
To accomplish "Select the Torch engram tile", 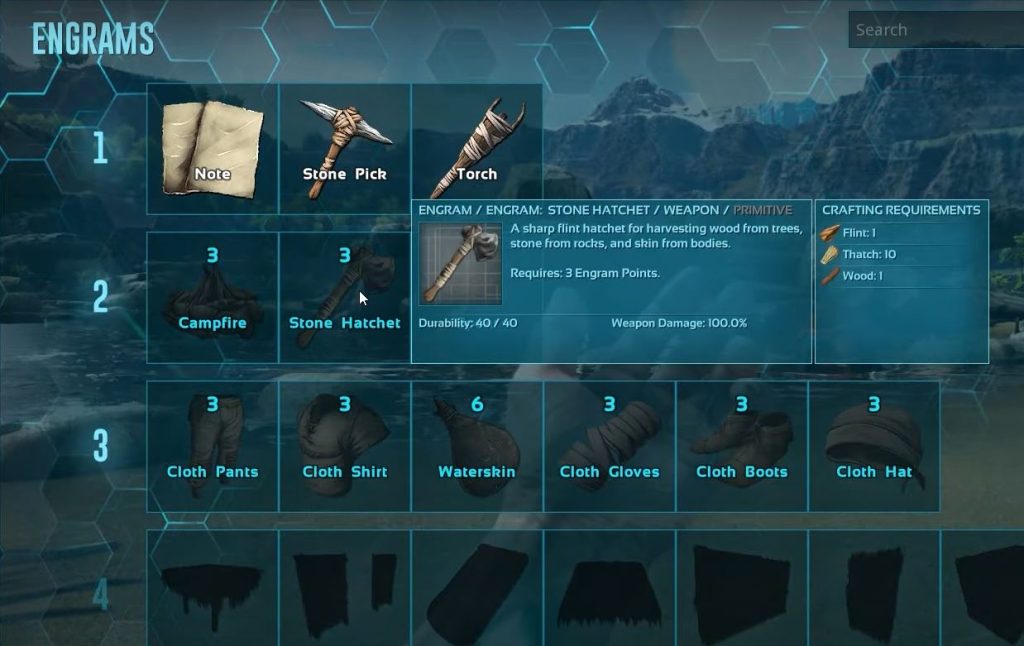I will coord(476,140).
